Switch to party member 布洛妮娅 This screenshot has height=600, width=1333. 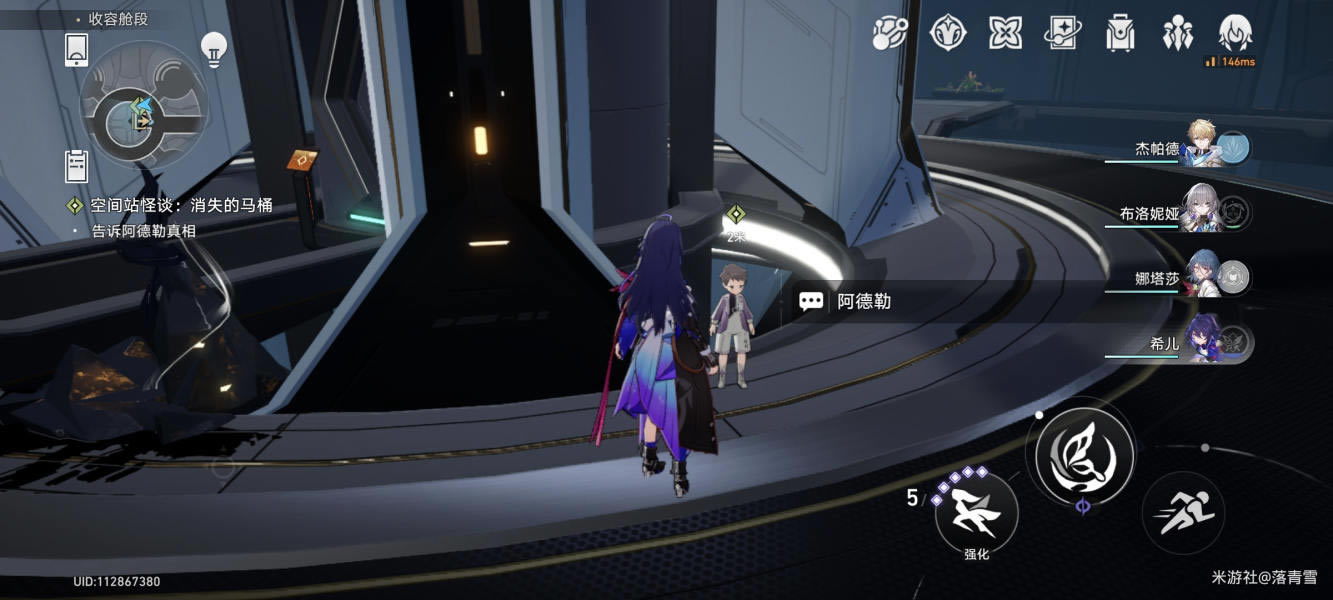click(1200, 213)
